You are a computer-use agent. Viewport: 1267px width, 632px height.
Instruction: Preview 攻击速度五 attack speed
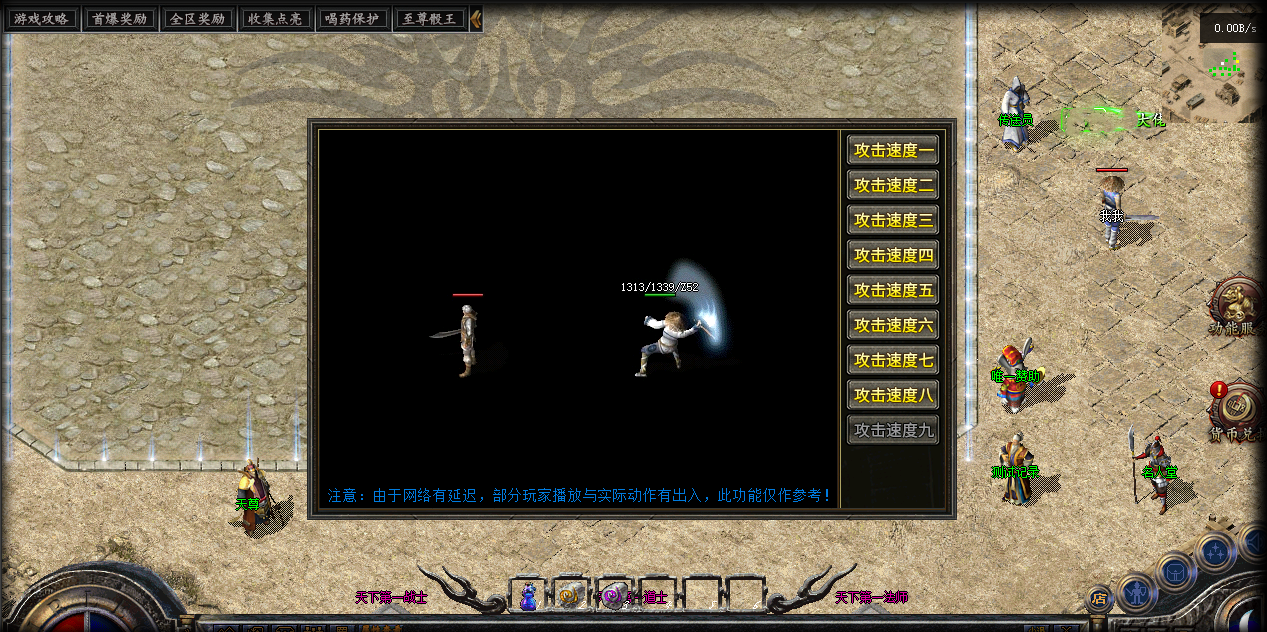pyautogui.click(x=893, y=291)
